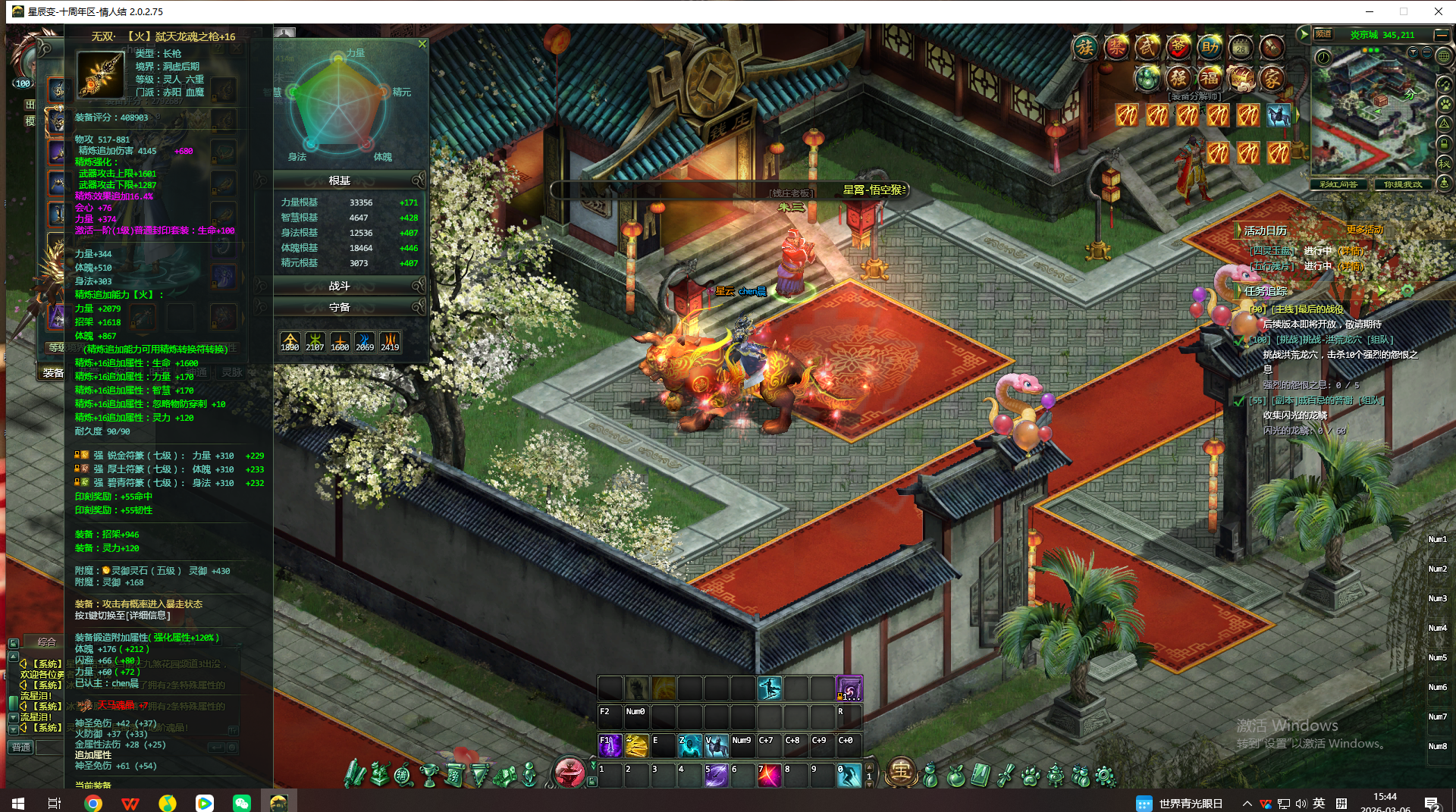This screenshot has height=812, width=1456.
Task: Open the 家 home icon
Action: tap(1272, 78)
